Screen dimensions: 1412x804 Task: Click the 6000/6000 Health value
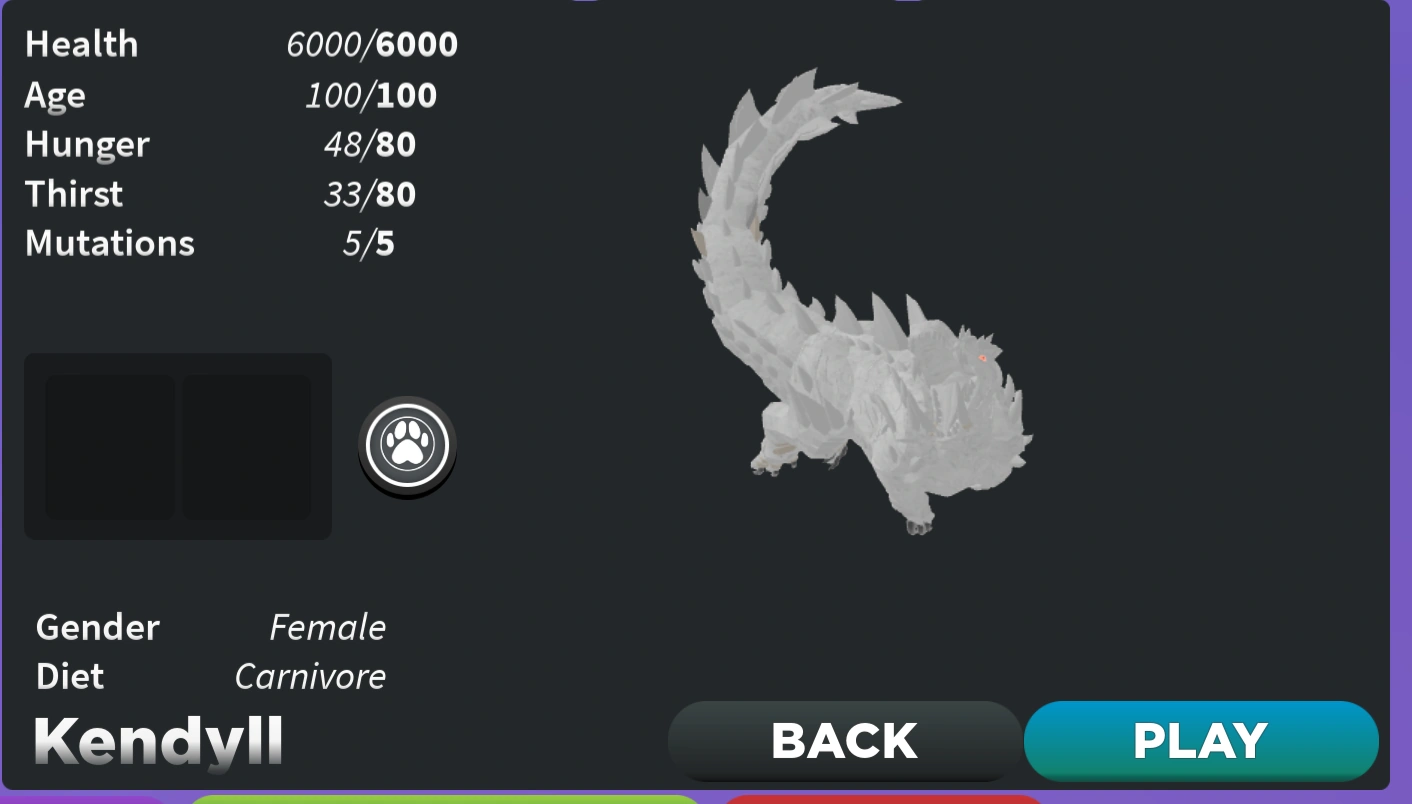click(x=372, y=44)
